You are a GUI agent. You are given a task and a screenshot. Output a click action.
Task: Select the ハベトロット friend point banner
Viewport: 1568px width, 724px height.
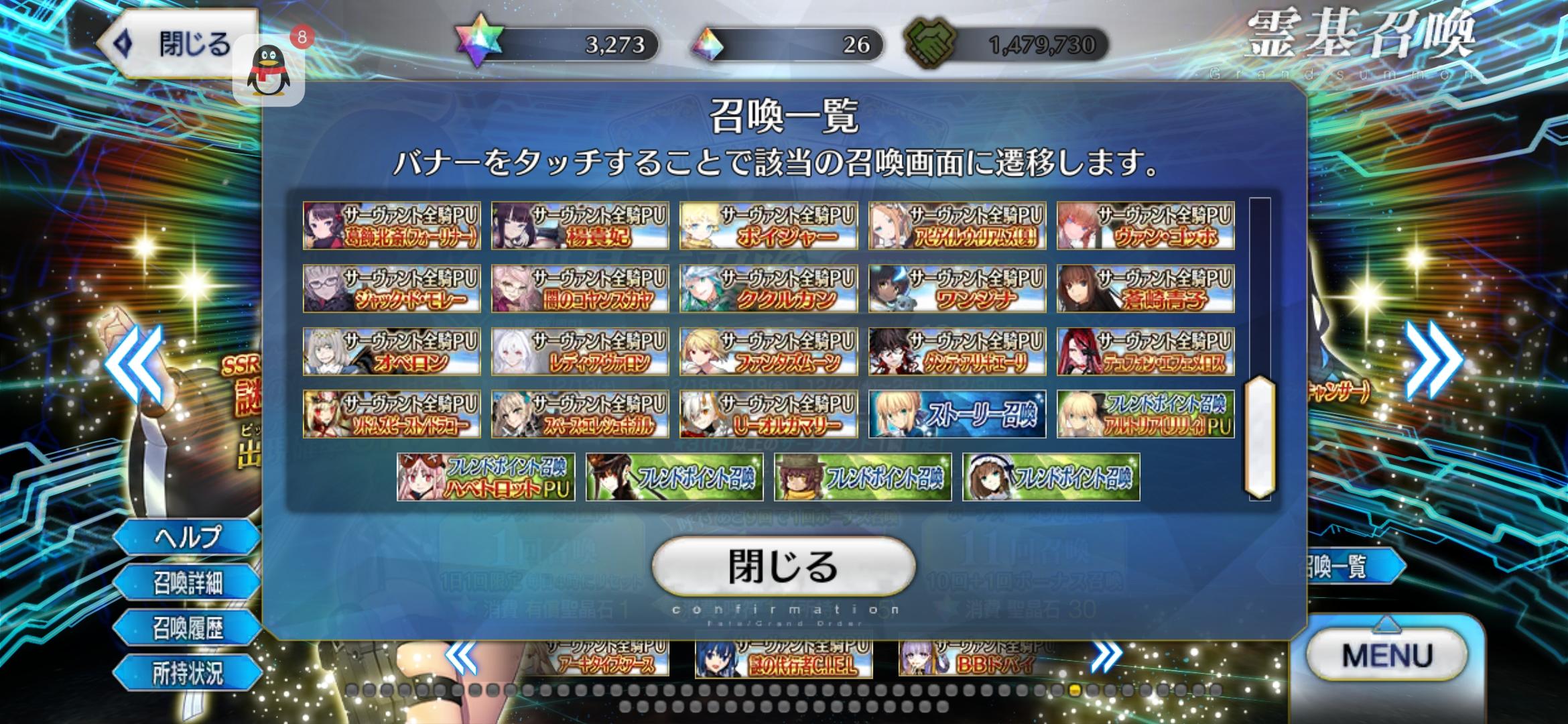coord(486,476)
